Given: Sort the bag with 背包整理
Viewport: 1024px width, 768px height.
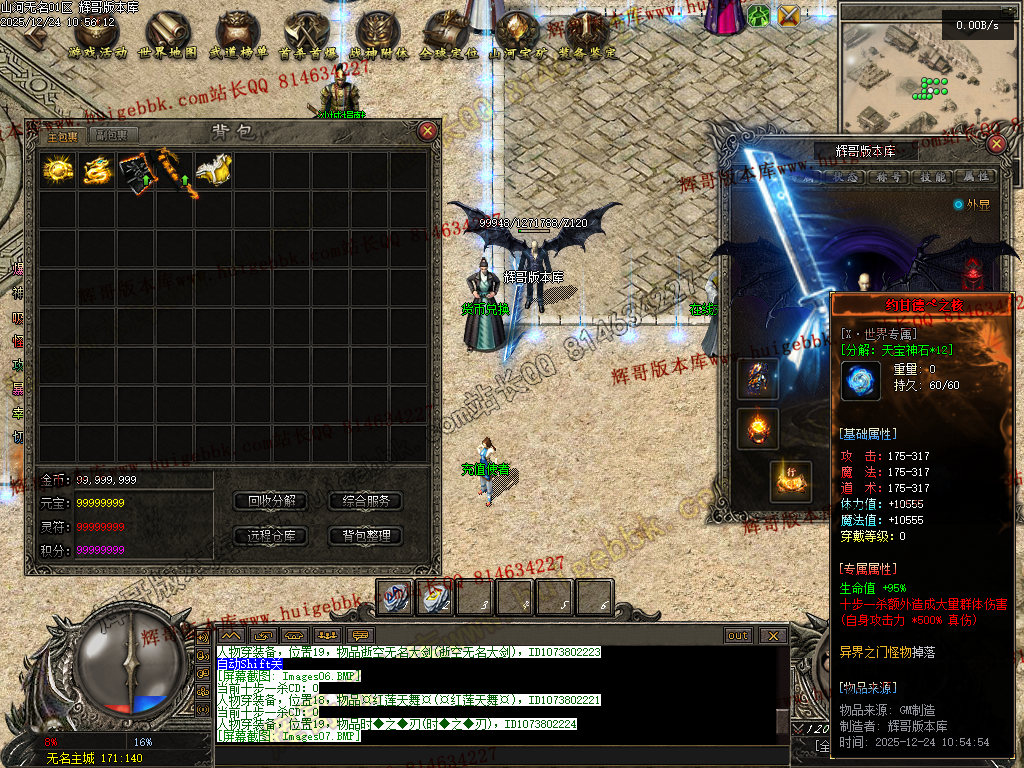Looking at the screenshot, I should click(365, 536).
